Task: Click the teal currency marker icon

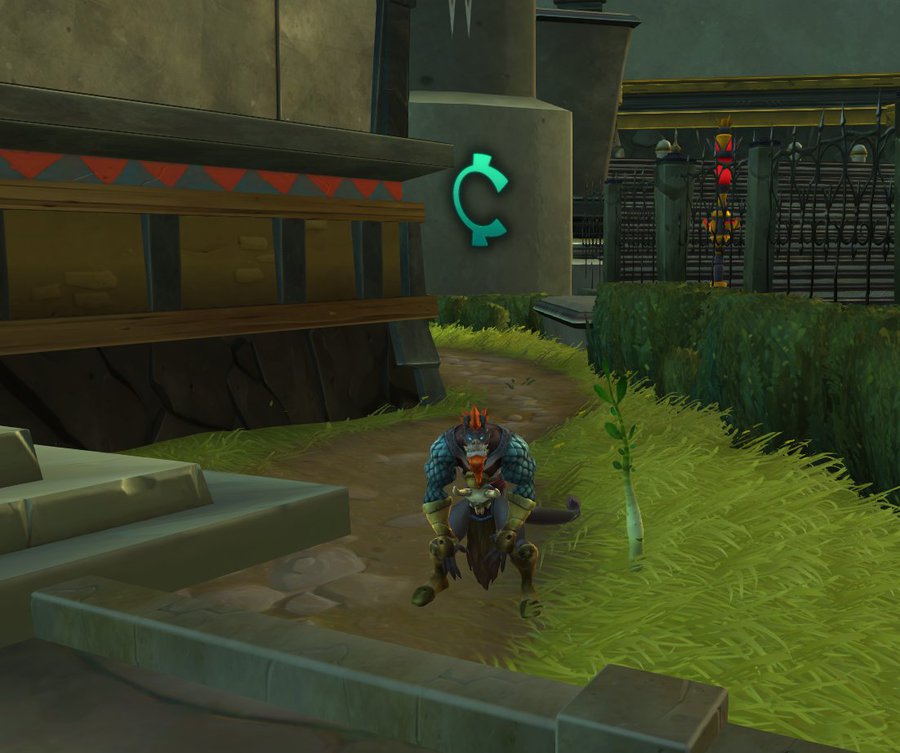Action: click(x=479, y=199)
